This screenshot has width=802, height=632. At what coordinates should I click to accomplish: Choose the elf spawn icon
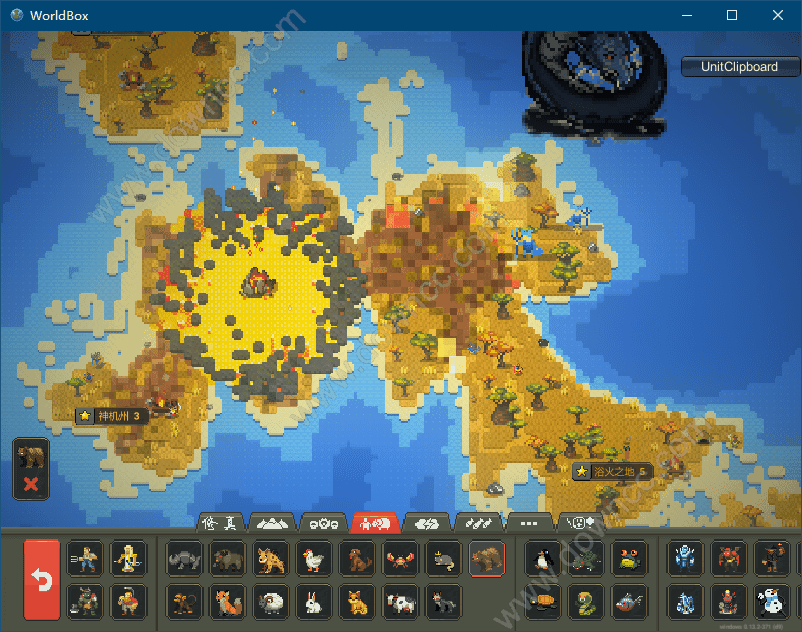pos(128,559)
